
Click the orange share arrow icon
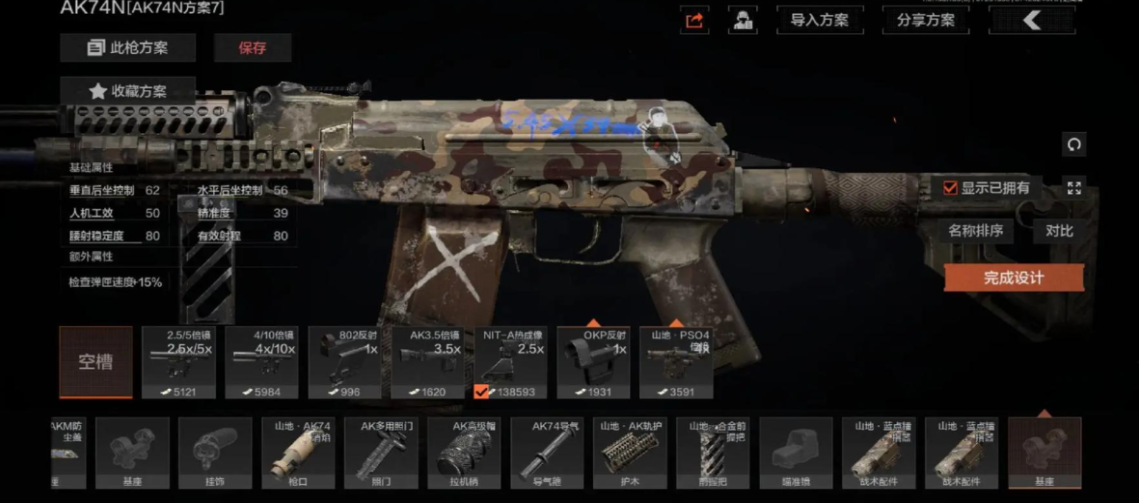click(694, 20)
